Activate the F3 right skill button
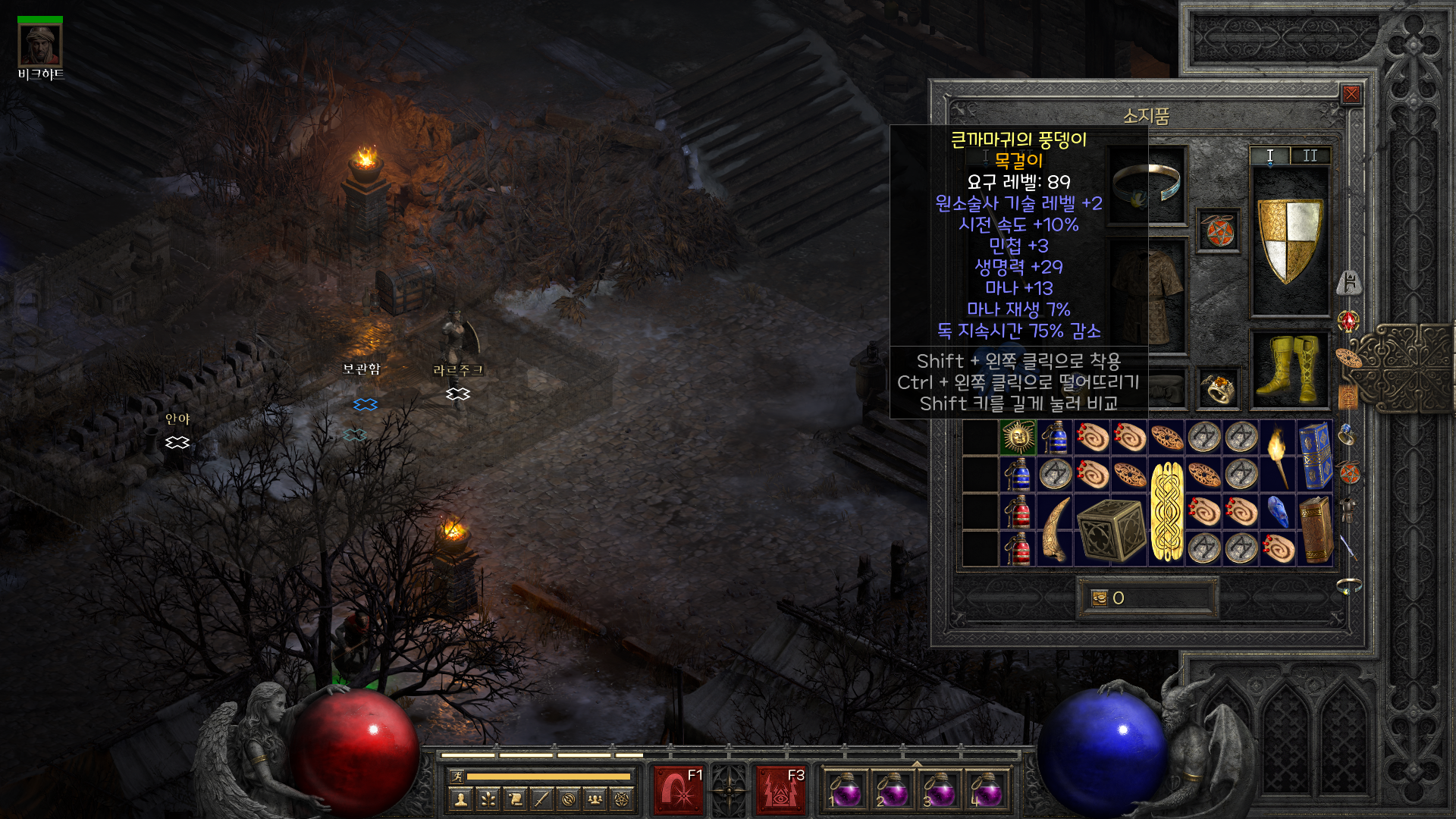 [780, 789]
